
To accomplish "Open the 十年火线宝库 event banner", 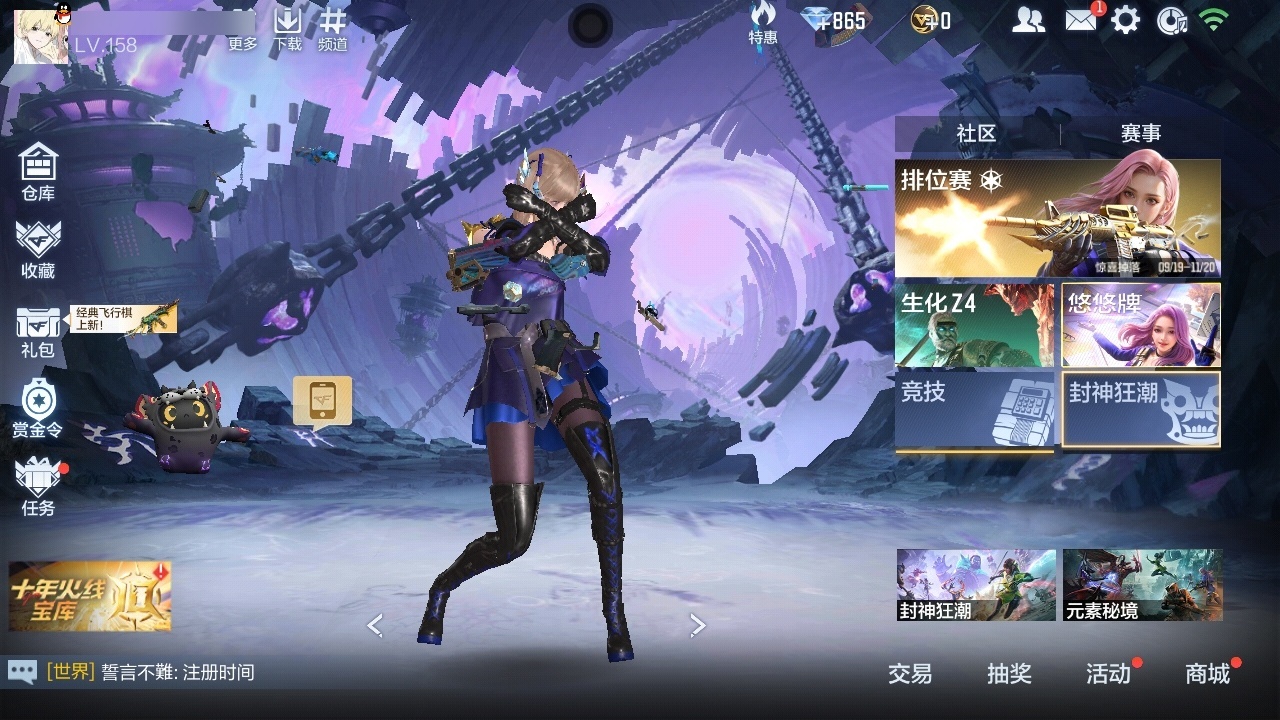I will click(90, 596).
